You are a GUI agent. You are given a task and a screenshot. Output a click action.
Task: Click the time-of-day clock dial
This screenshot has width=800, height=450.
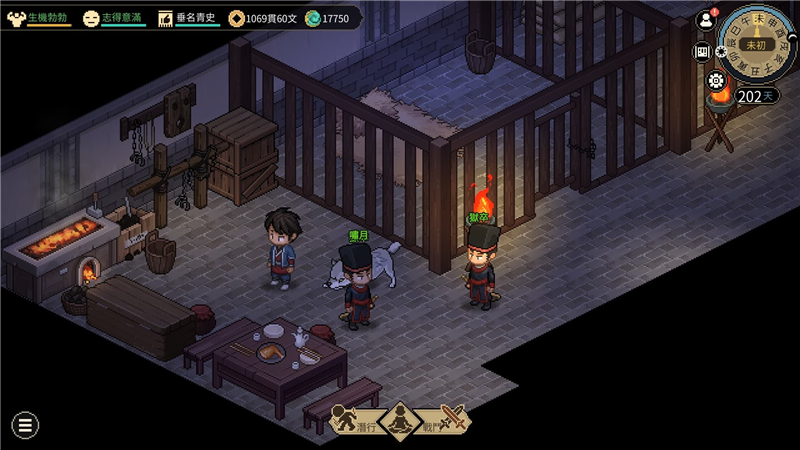coord(758,45)
